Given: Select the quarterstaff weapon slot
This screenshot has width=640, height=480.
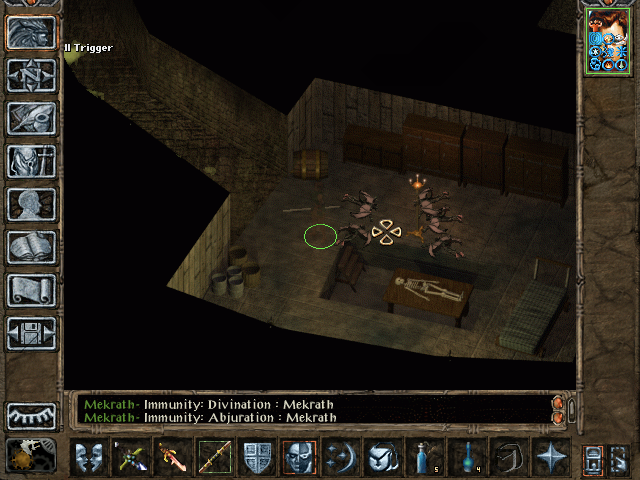Looking at the screenshot, I should tap(215, 458).
